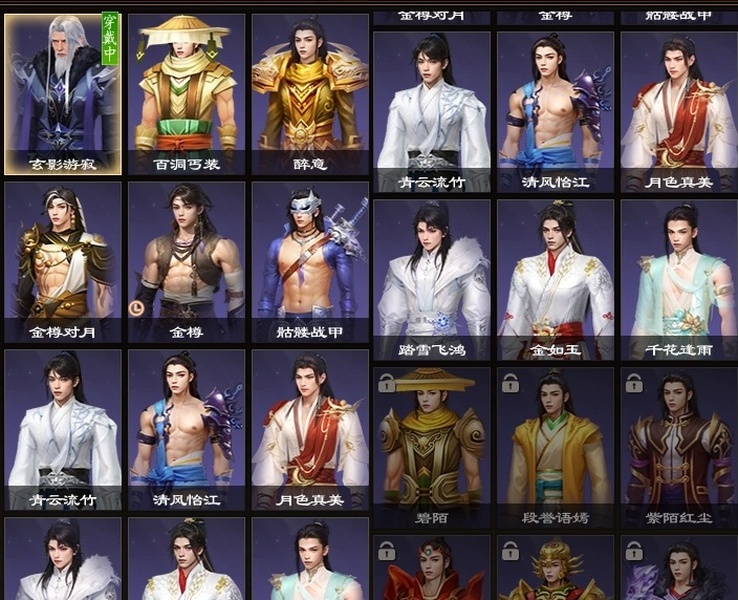The height and width of the screenshot is (600, 738).
Task: Select the equipped 玄影游寂 costume tile
Action: pos(63,94)
